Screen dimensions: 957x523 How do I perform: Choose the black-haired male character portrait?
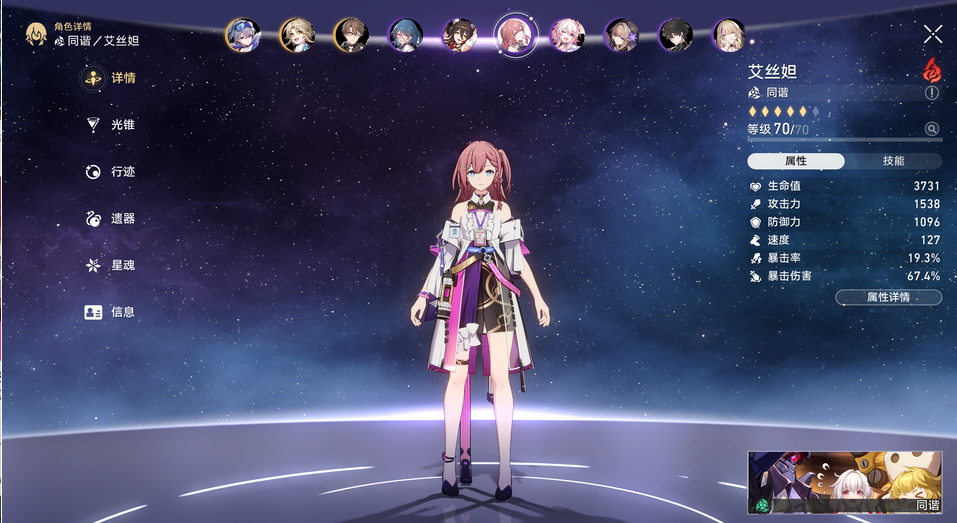tap(676, 35)
